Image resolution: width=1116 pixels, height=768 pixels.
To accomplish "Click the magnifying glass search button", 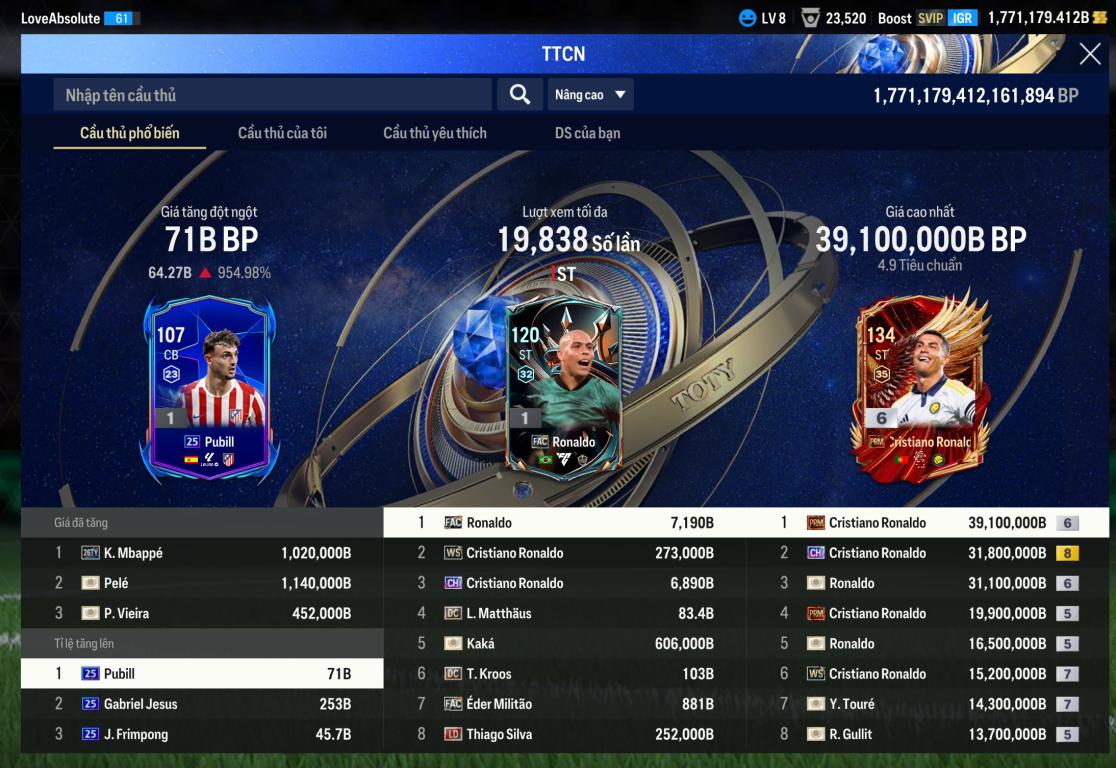I will (x=519, y=95).
